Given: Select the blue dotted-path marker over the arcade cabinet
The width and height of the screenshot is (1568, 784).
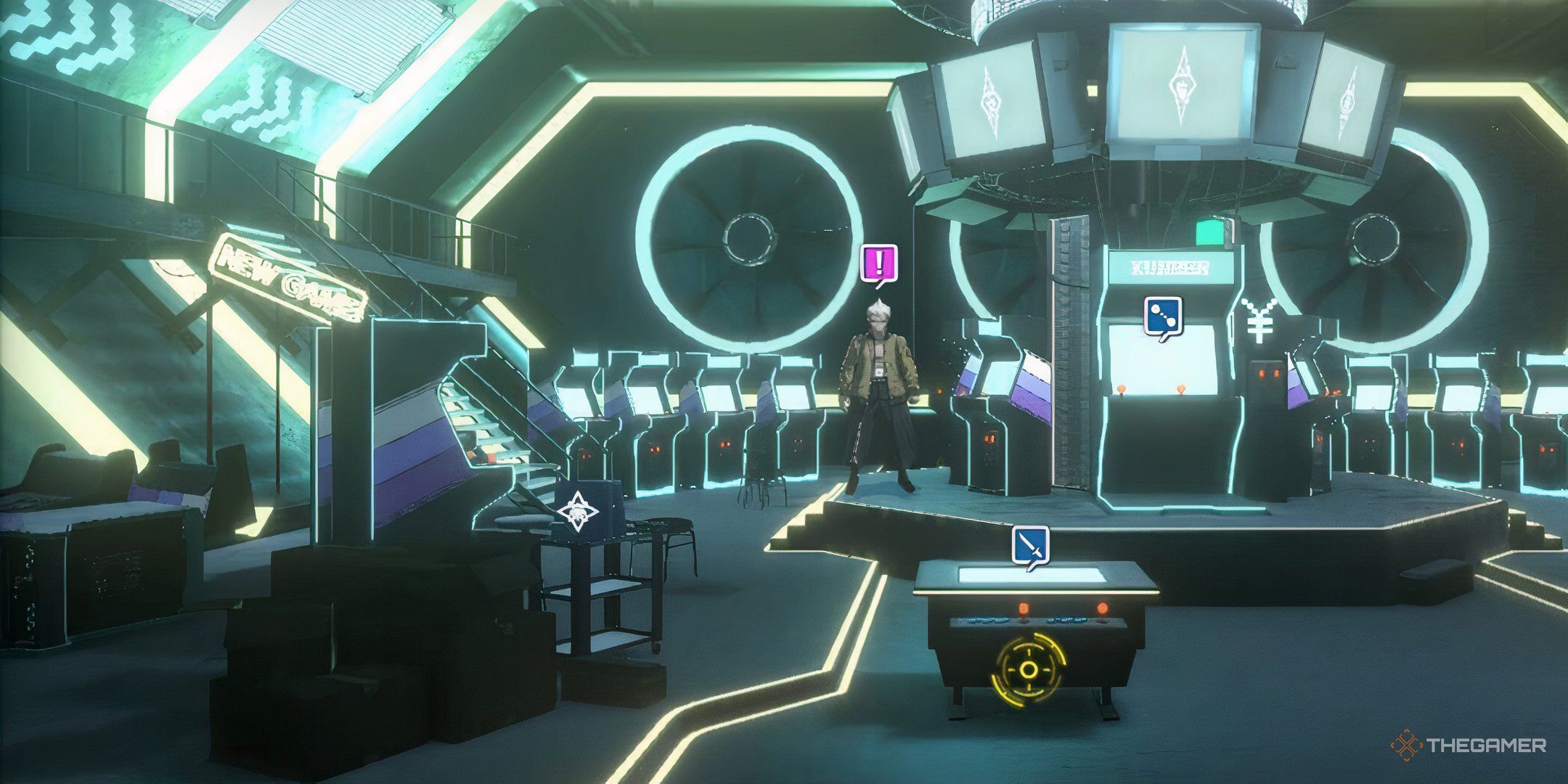Looking at the screenshot, I should [x=1163, y=315].
